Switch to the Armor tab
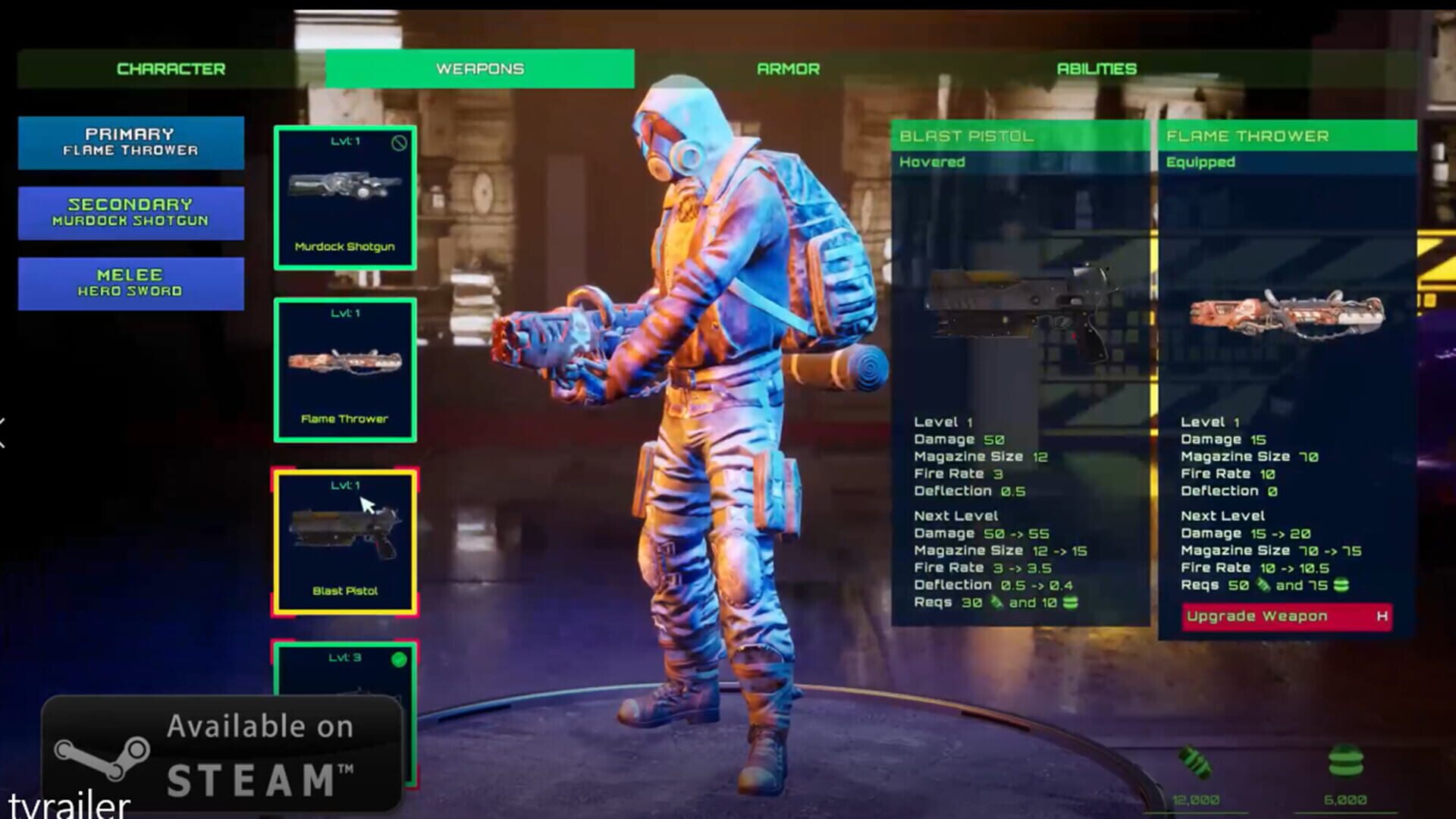 [x=788, y=68]
